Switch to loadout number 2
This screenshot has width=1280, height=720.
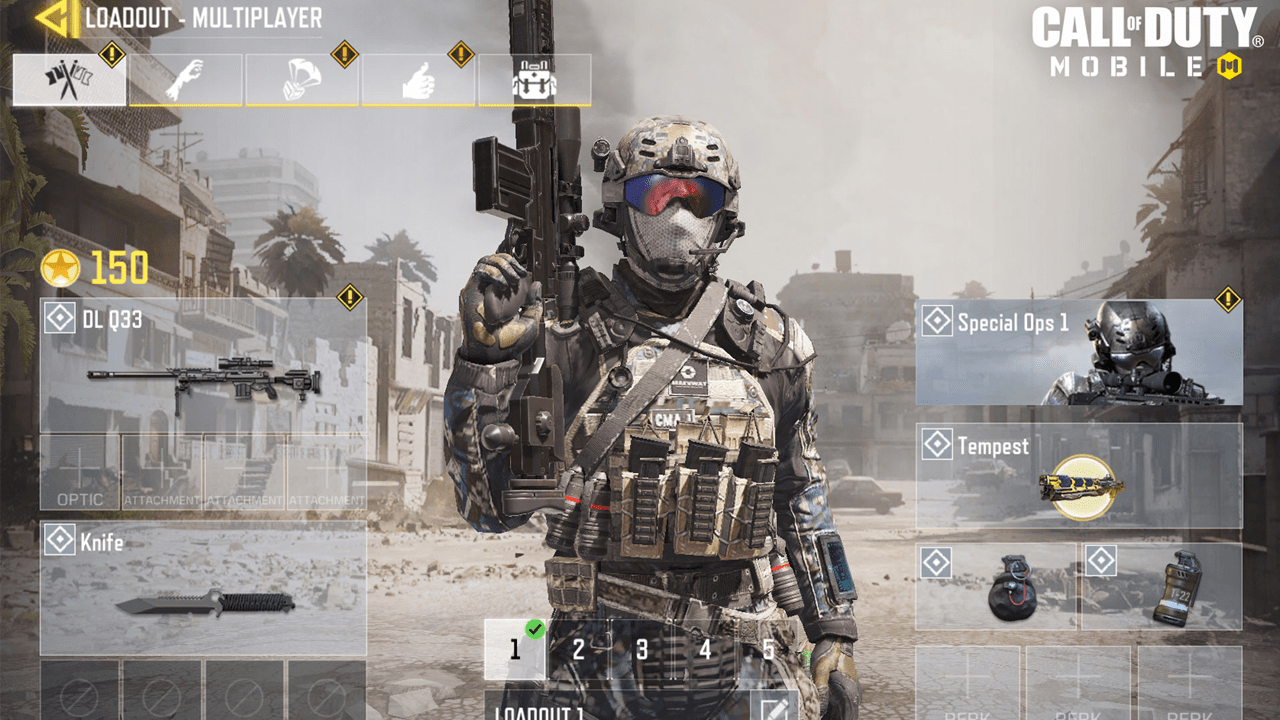coord(579,650)
